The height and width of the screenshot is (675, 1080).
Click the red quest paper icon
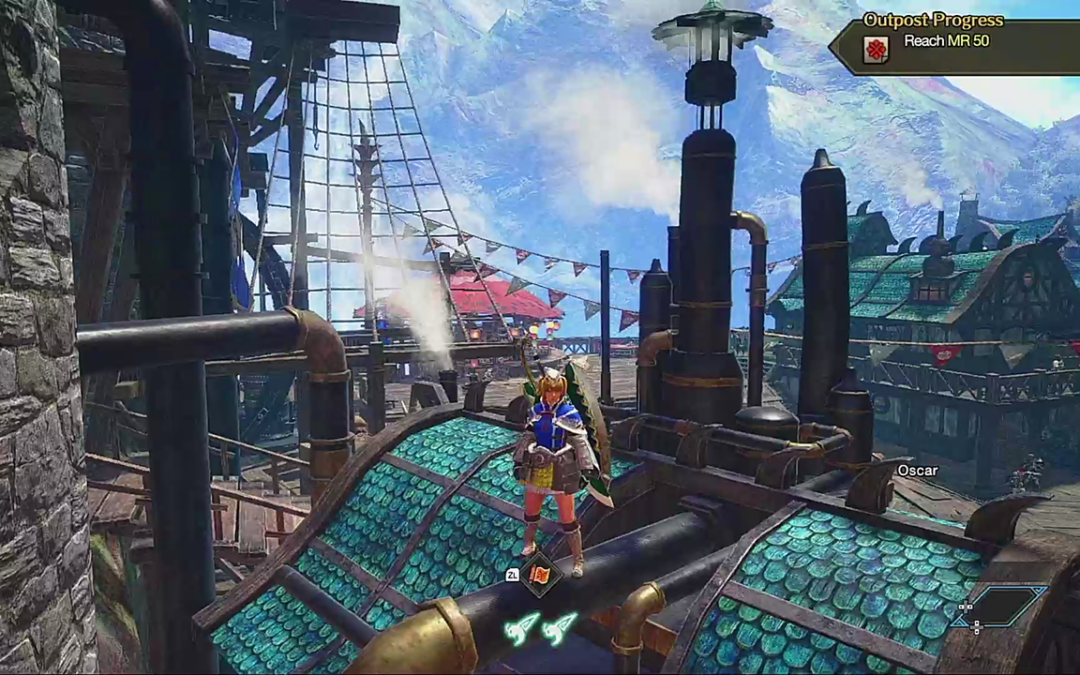tap(876, 49)
